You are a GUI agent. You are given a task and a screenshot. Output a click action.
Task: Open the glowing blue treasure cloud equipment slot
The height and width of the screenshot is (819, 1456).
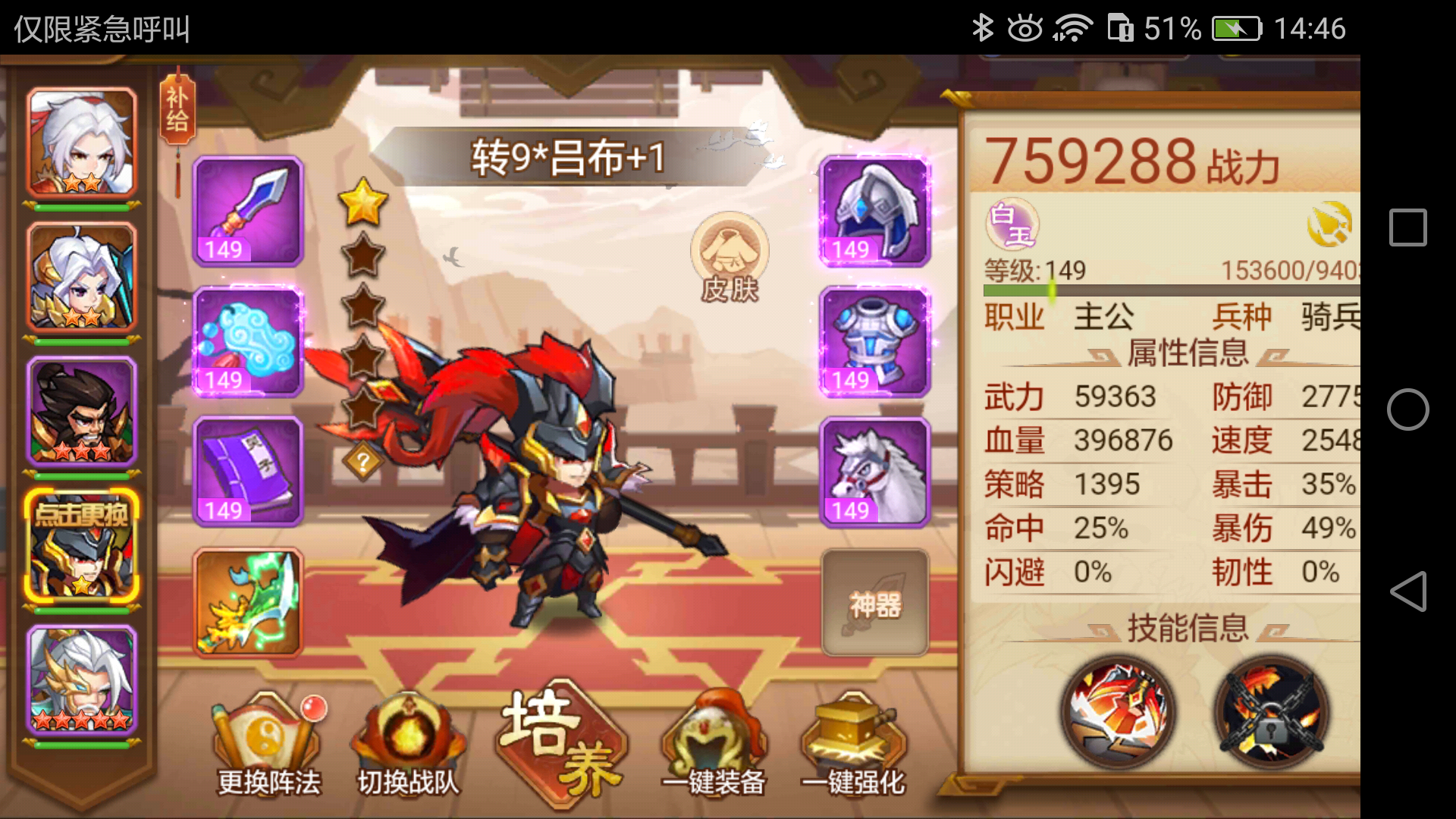(x=246, y=343)
